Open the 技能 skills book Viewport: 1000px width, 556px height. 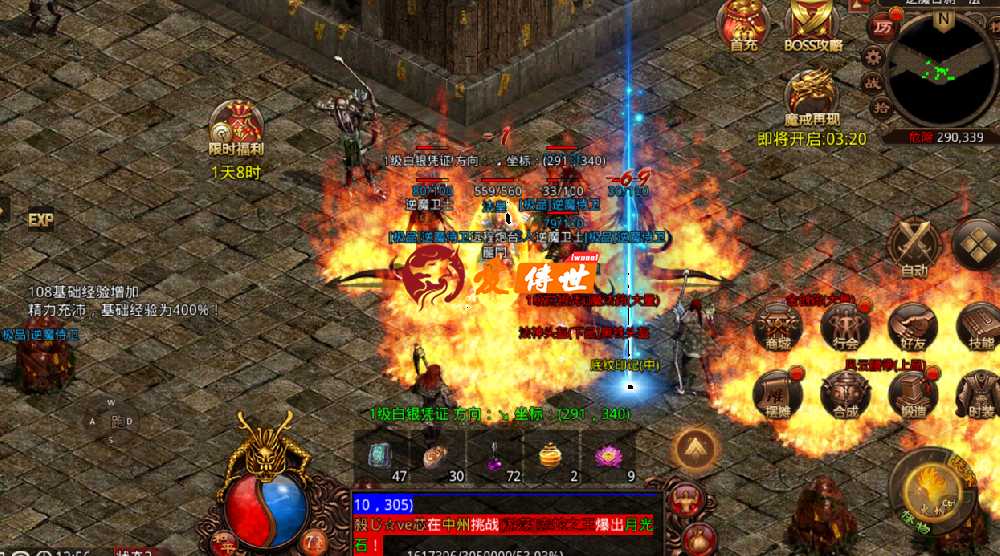pos(977,325)
